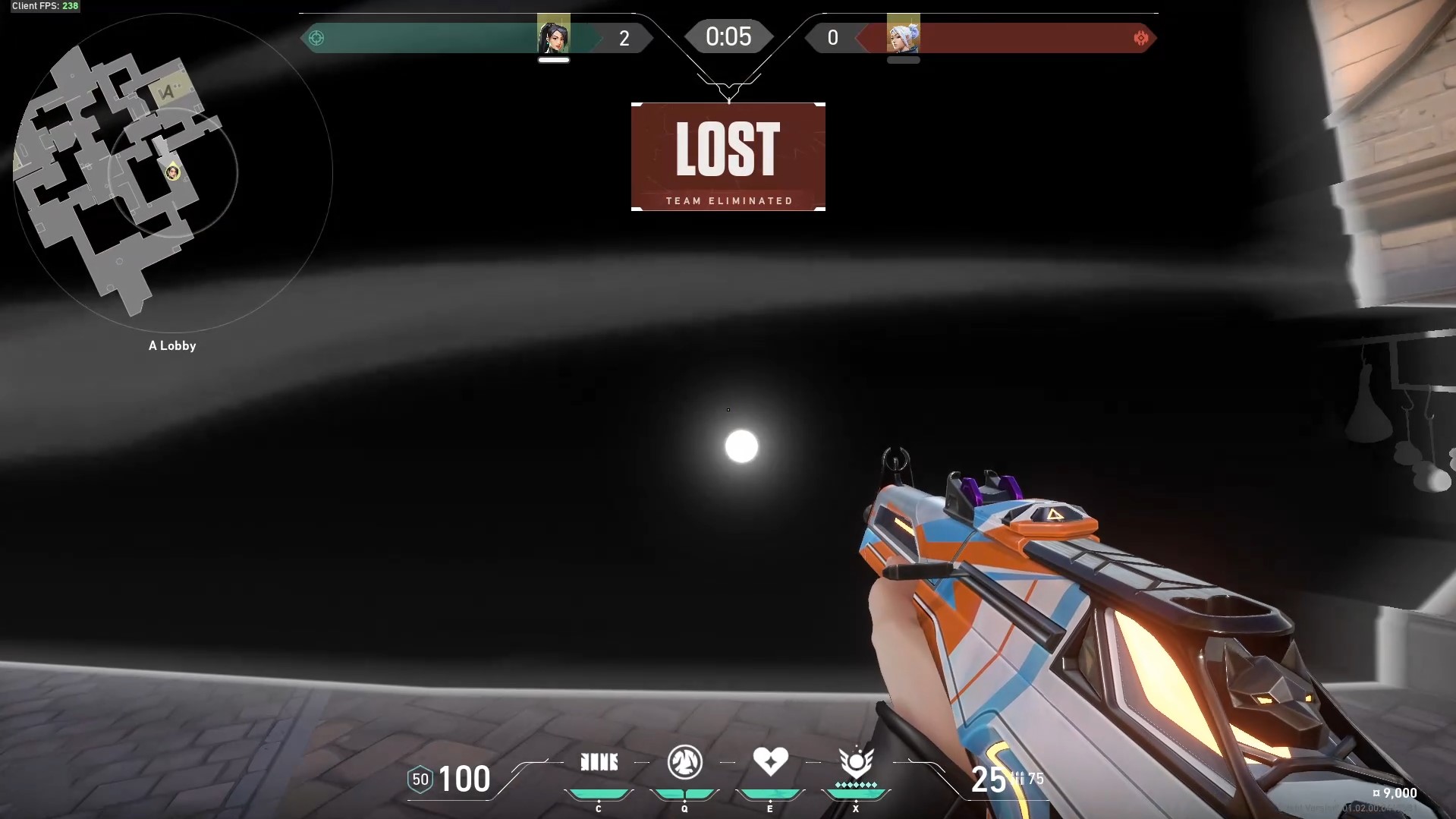Click the shield armor icon showing 50

point(420,779)
